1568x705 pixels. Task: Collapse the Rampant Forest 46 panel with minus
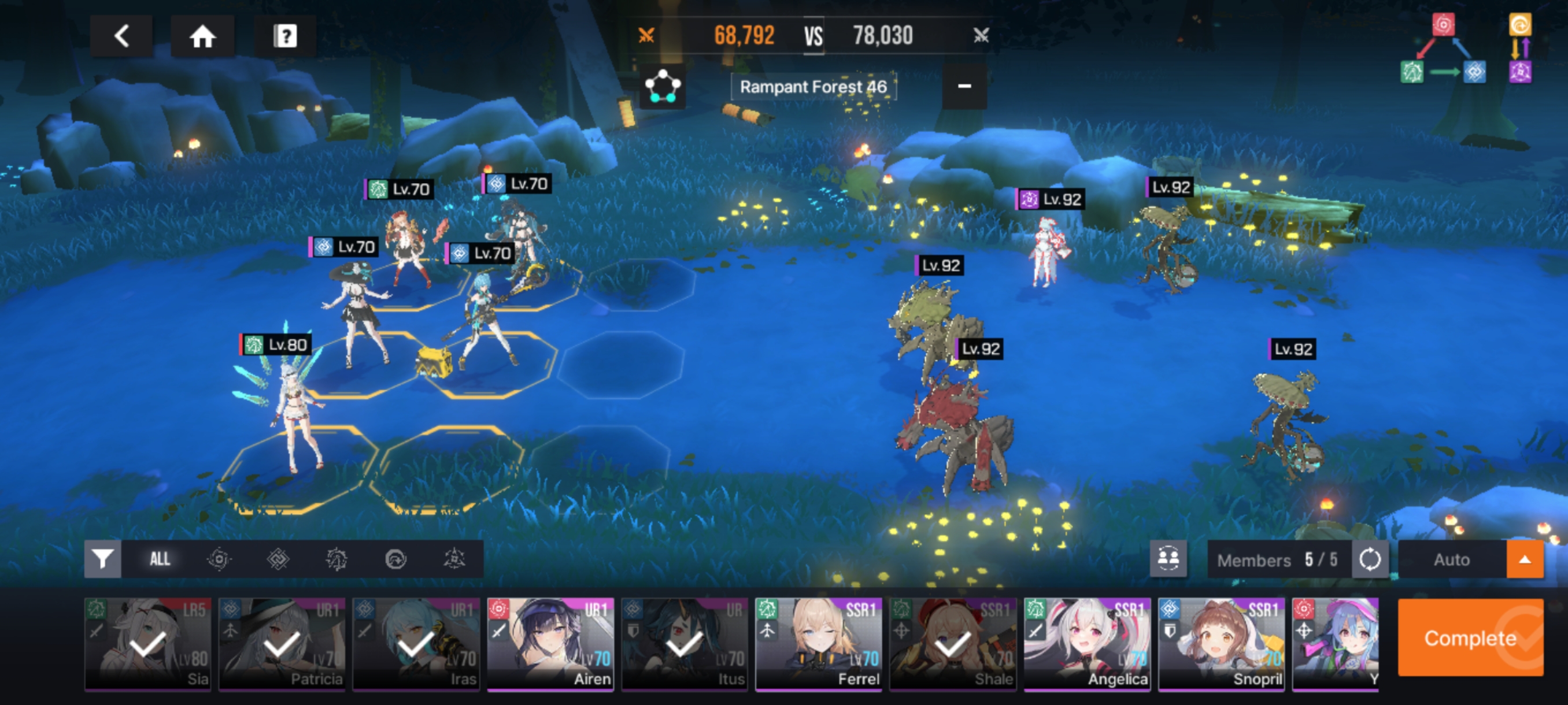click(x=964, y=86)
